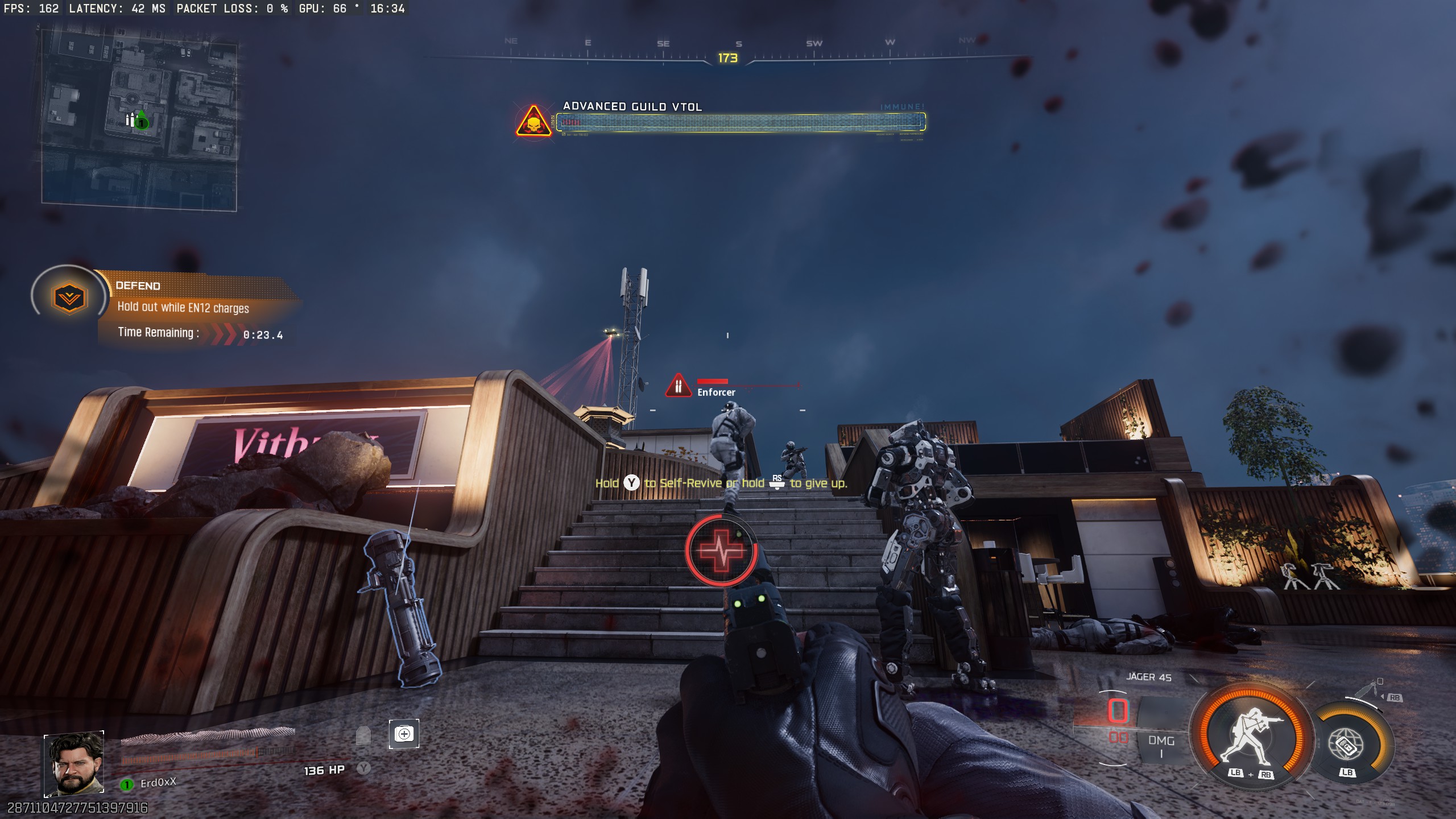Use the medkit item slot
Viewport: 1456px width, 819px height.
[404, 734]
